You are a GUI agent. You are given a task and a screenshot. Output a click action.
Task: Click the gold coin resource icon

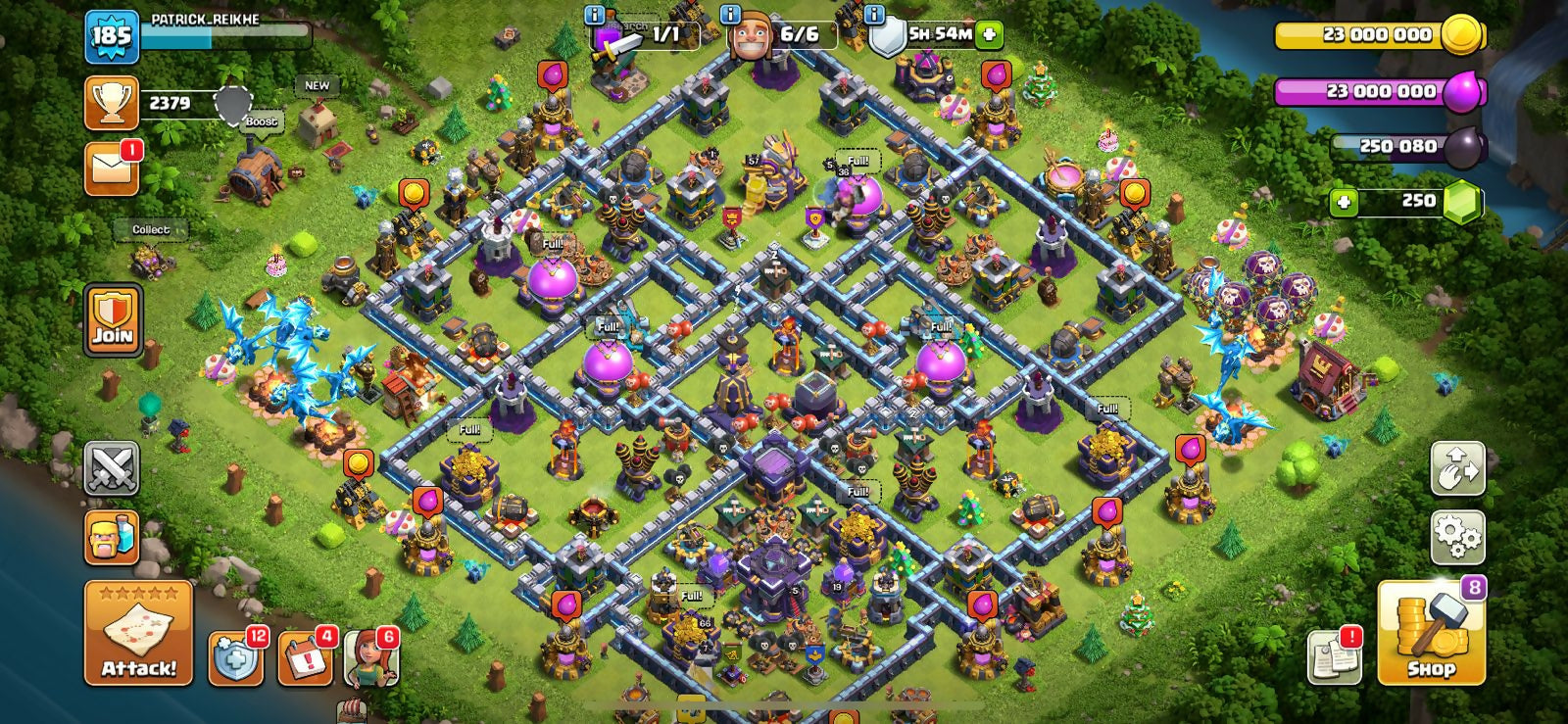point(1462,34)
